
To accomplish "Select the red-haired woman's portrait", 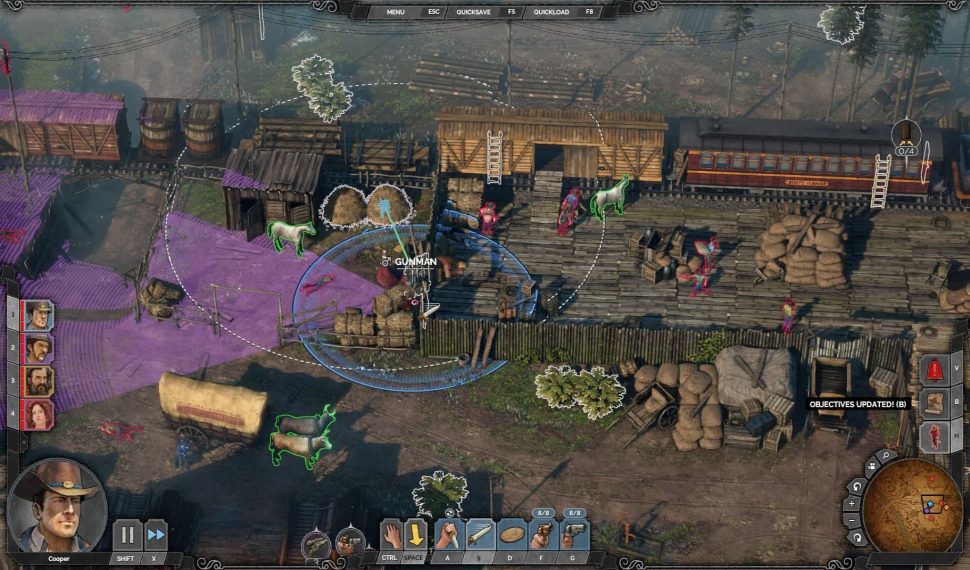I will (38, 413).
